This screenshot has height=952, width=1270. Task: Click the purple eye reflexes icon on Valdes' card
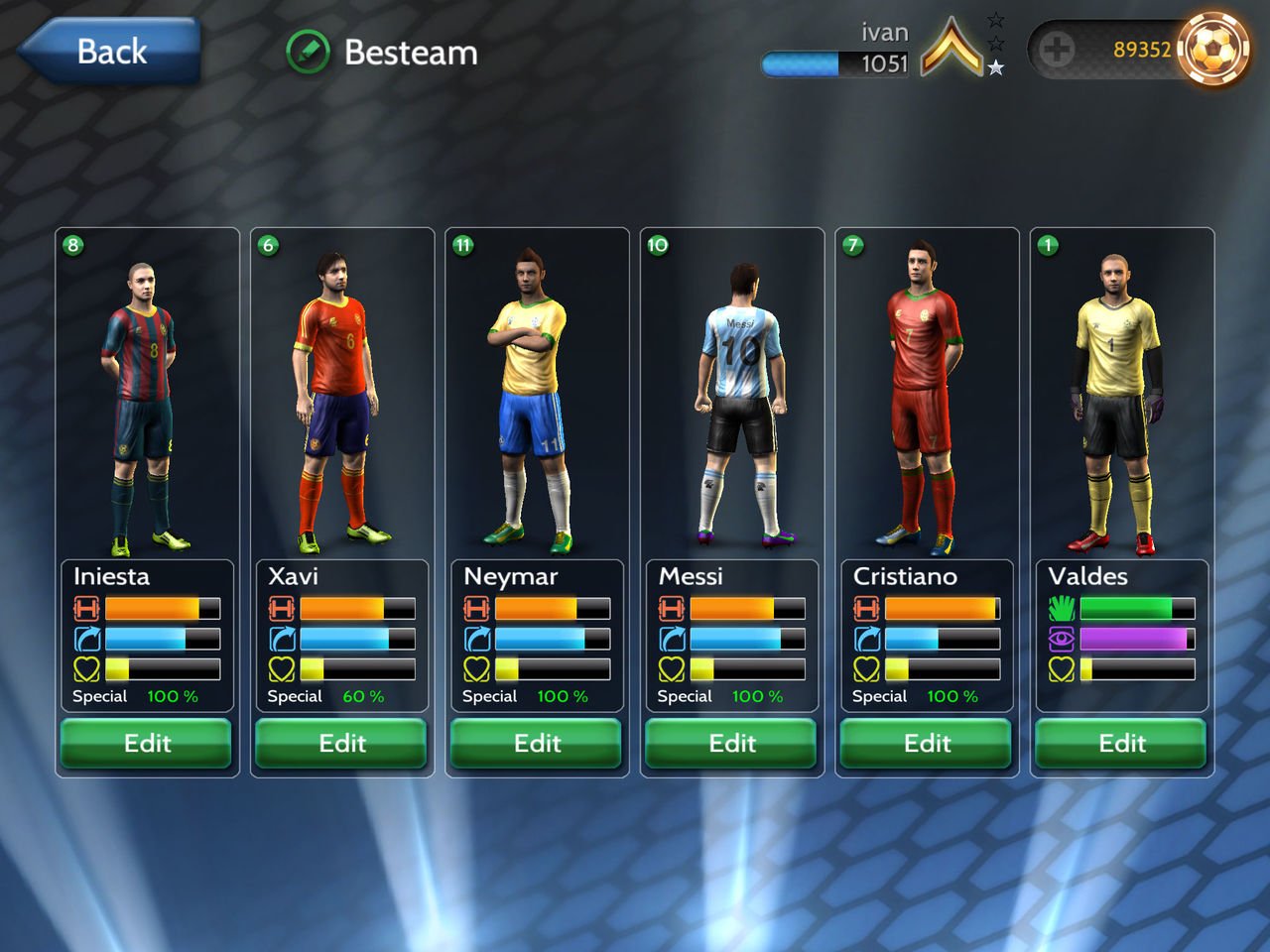pyautogui.click(x=1061, y=639)
